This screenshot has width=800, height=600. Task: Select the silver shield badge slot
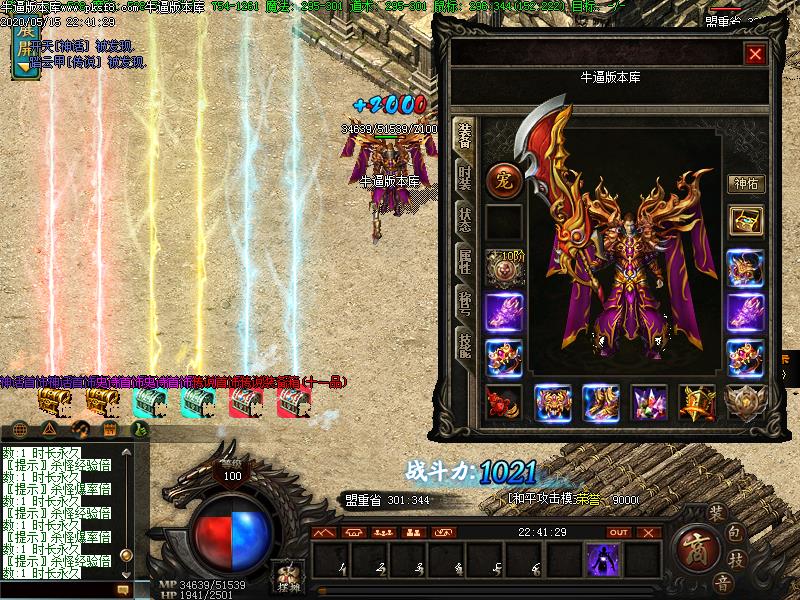tap(745, 403)
